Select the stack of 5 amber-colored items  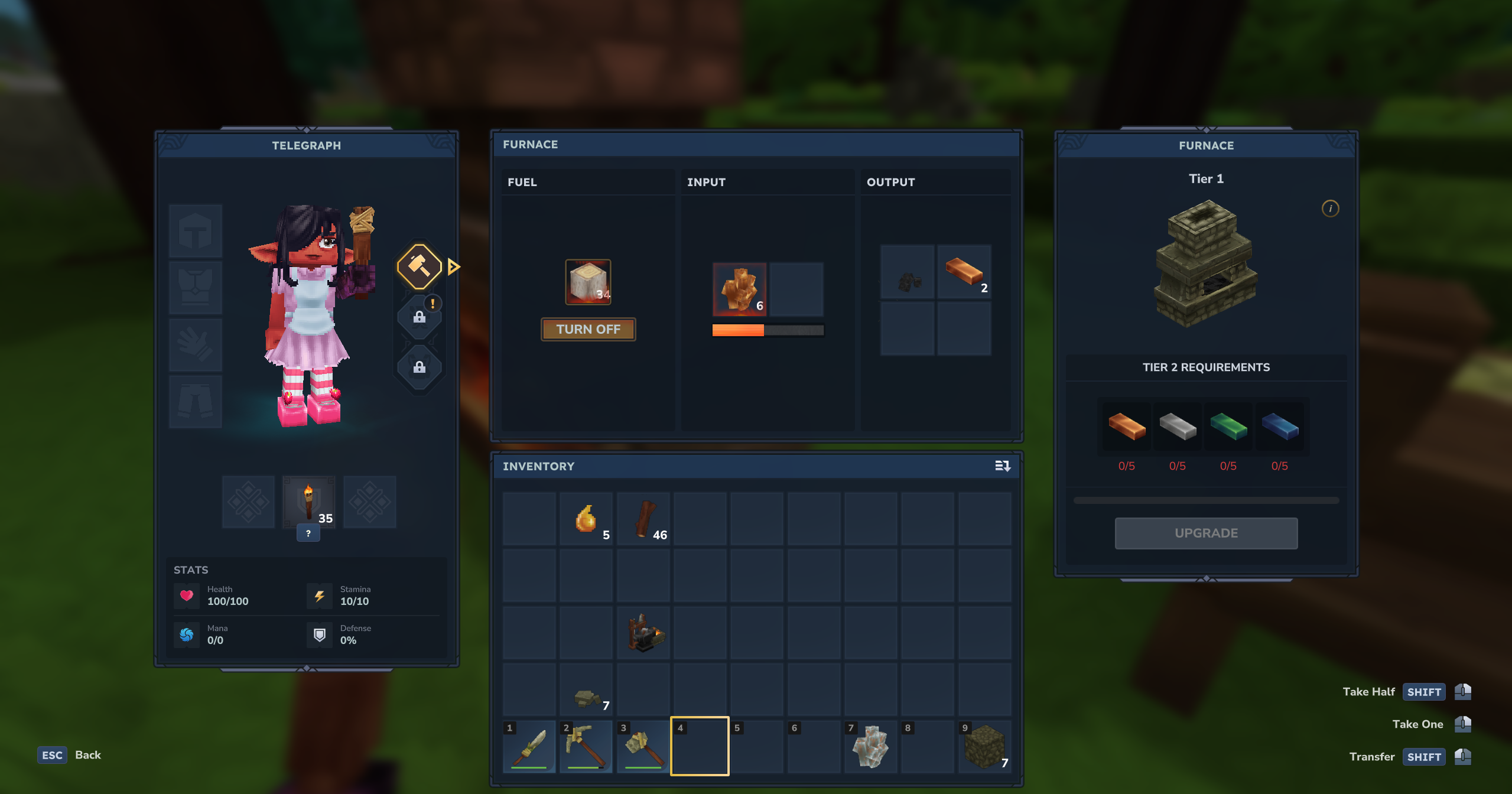[x=586, y=519]
